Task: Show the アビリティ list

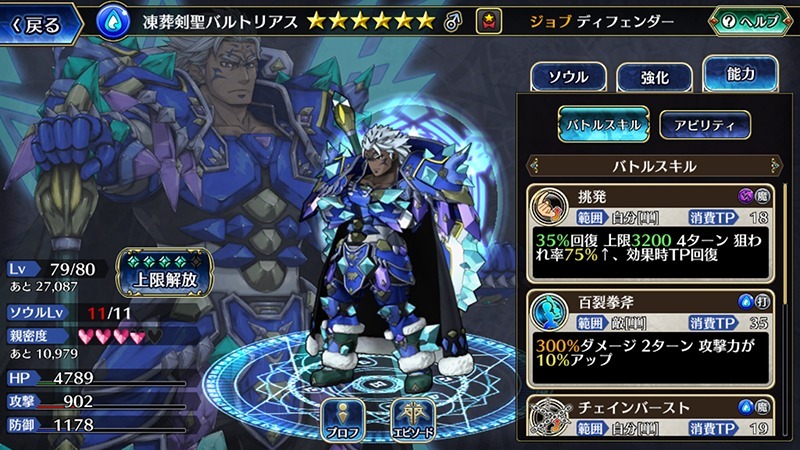Action: coord(705,124)
